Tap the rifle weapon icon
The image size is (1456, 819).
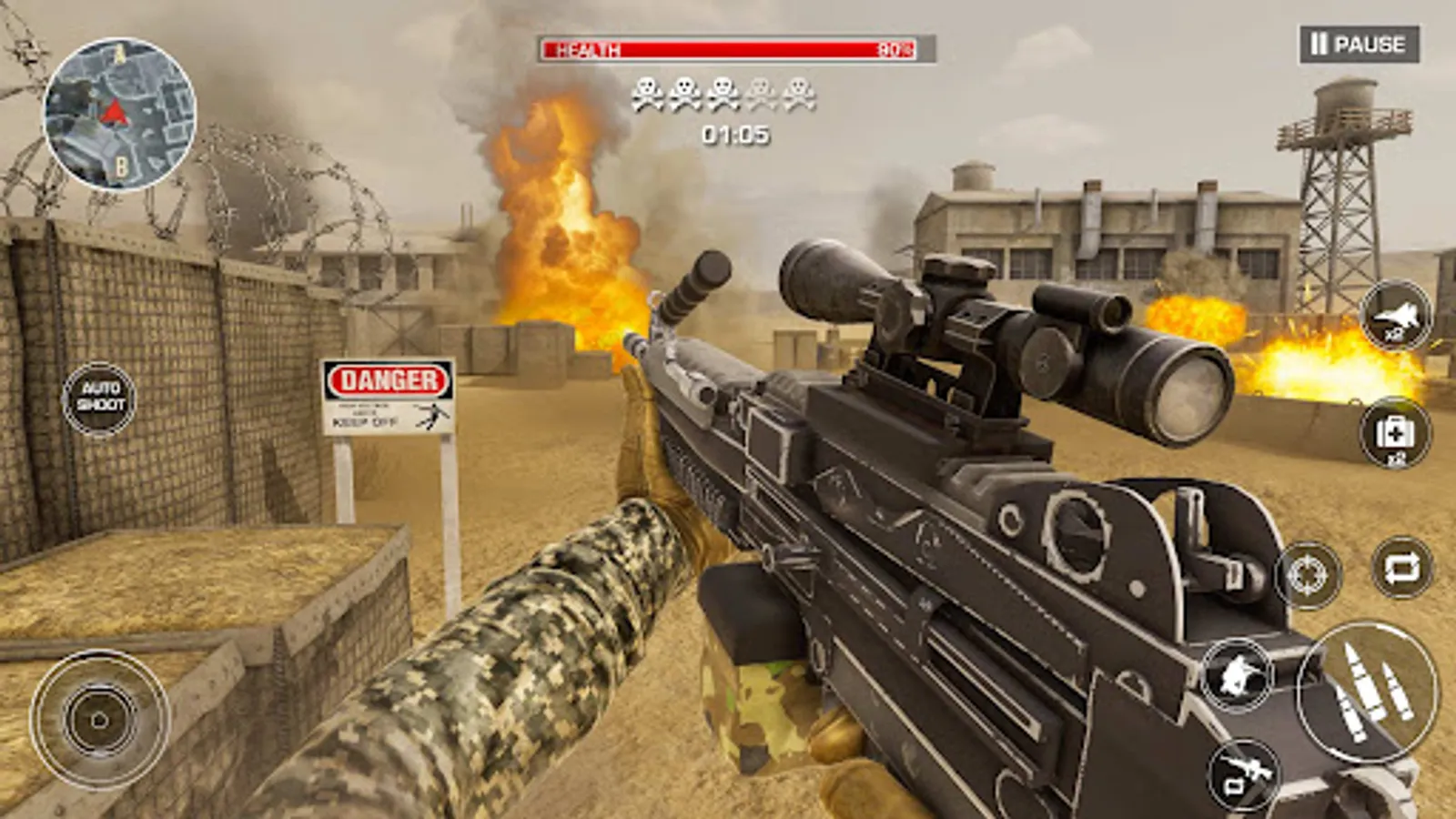(x=1244, y=773)
